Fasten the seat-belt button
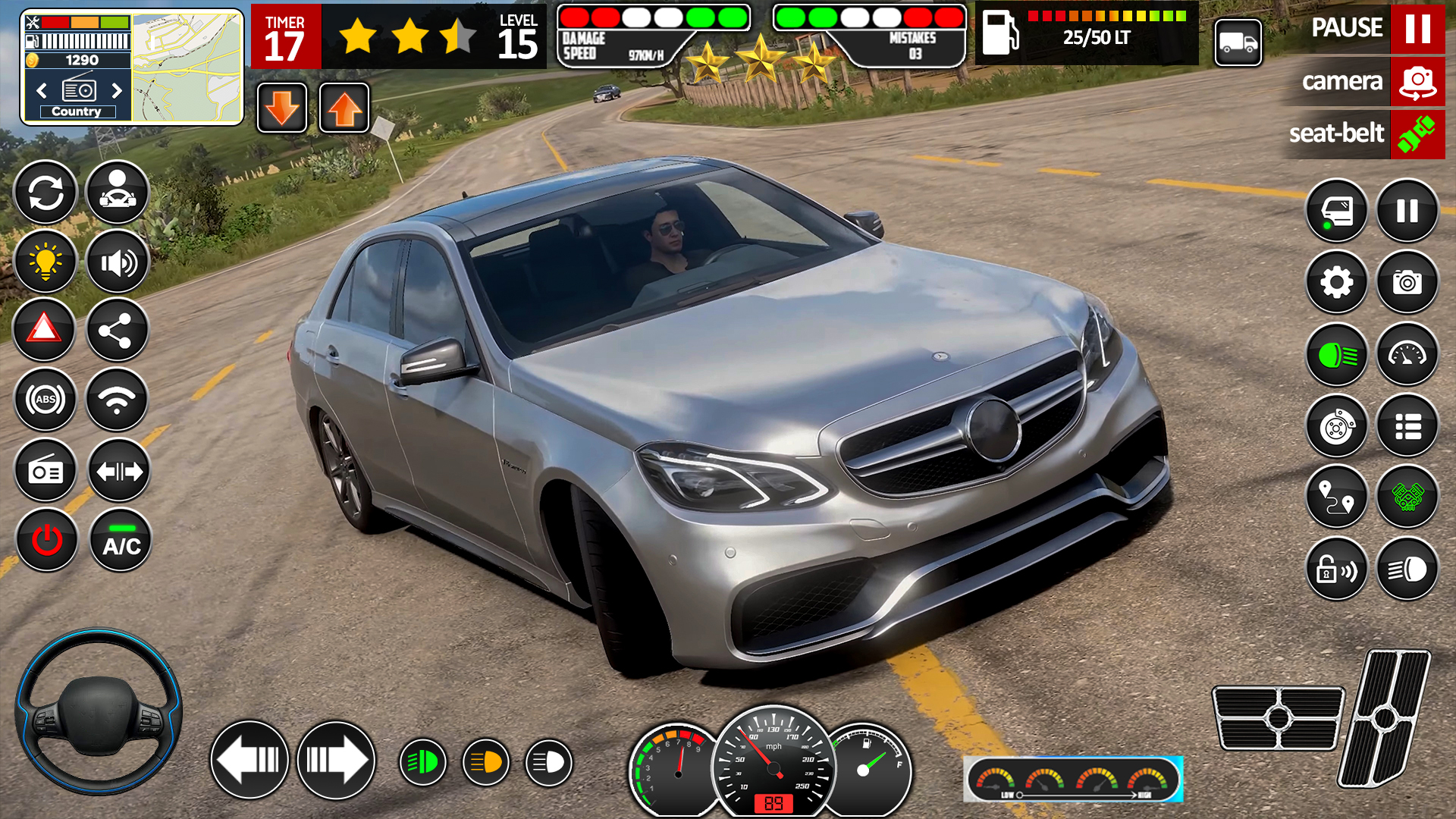The width and height of the screenshot is (1456, 819). coord(1417,134)
